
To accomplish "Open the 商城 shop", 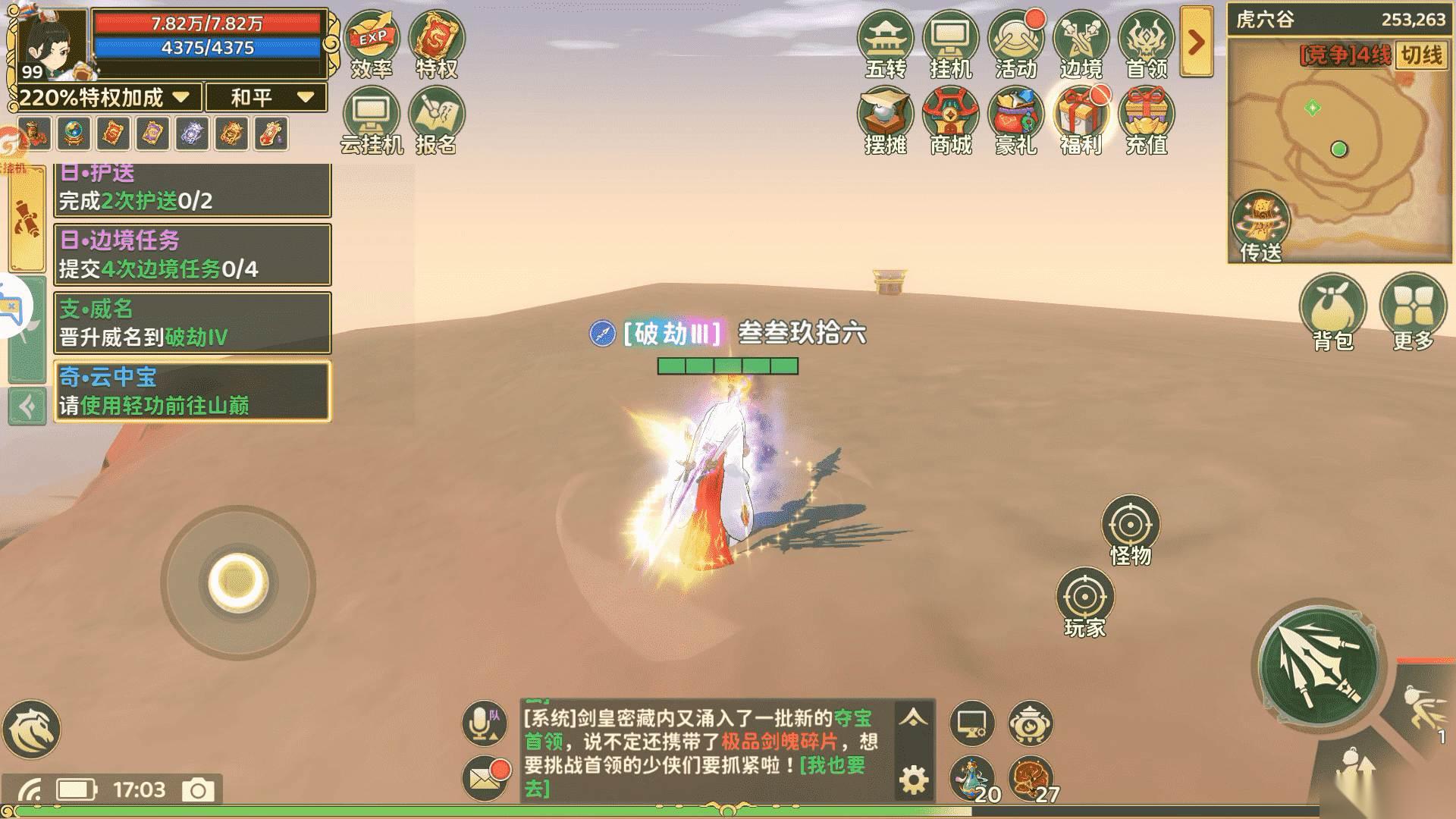I will click(950, 120).
